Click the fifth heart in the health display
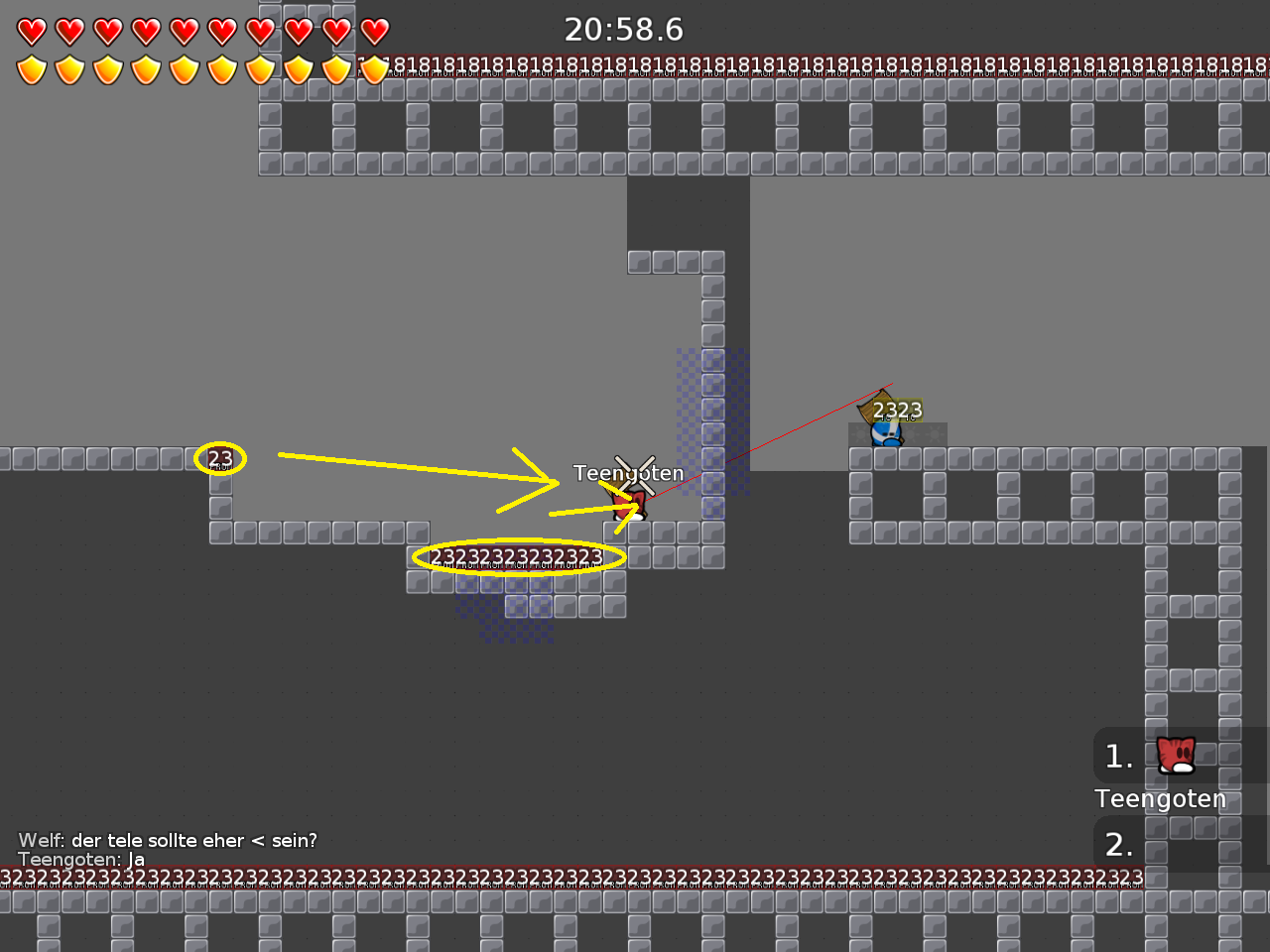Screen dimensions: 1270x952 [184, 30]
